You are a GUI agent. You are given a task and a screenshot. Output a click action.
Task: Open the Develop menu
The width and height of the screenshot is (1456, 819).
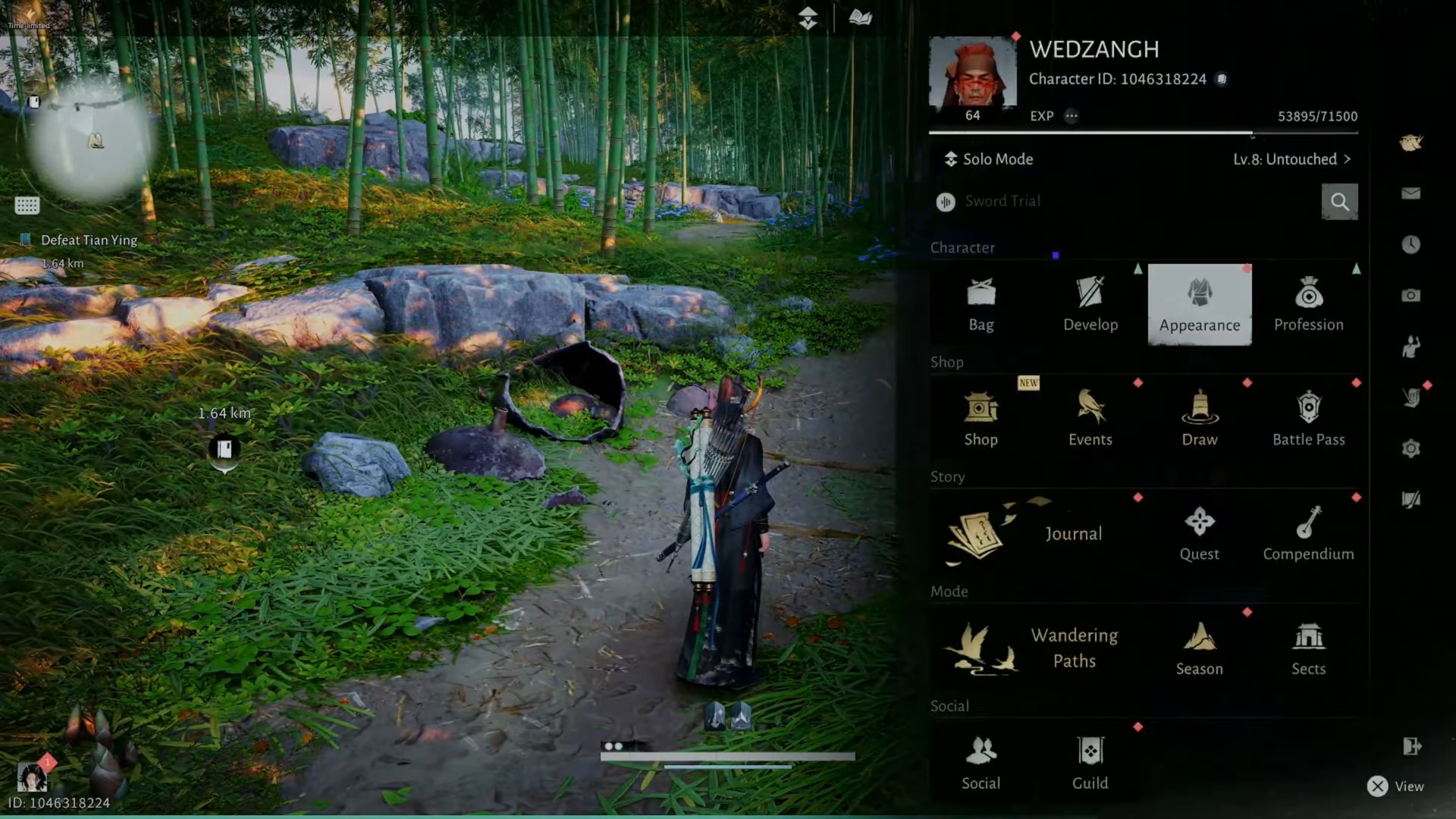[1090, 305]
